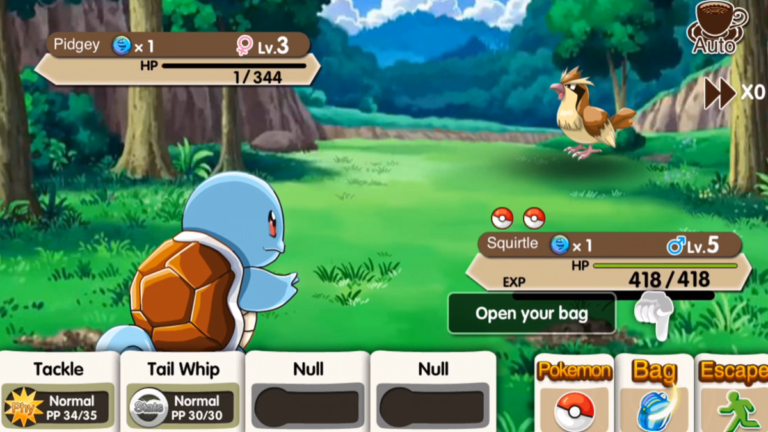This screenshot has width=768, height=432.
Task: Select the Tail Whip move
Action: [x=183, y=392]
